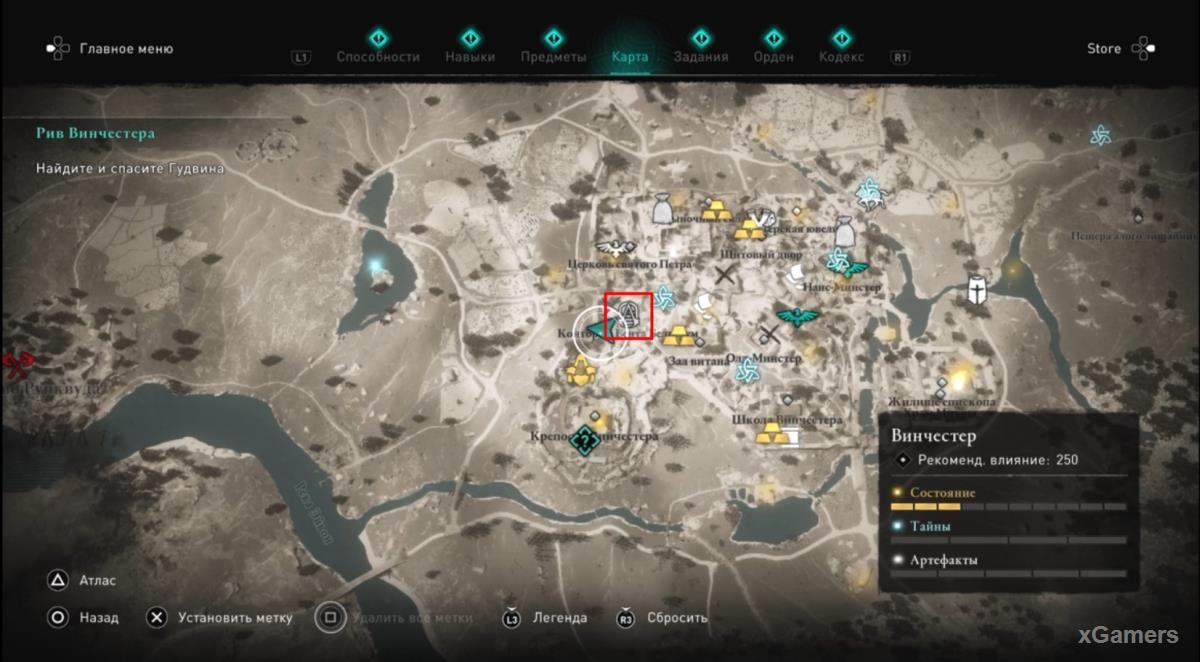Open the Орден tab
Image resolution: width=1200 pixels, height=662 pixels.
click(773, 56)
